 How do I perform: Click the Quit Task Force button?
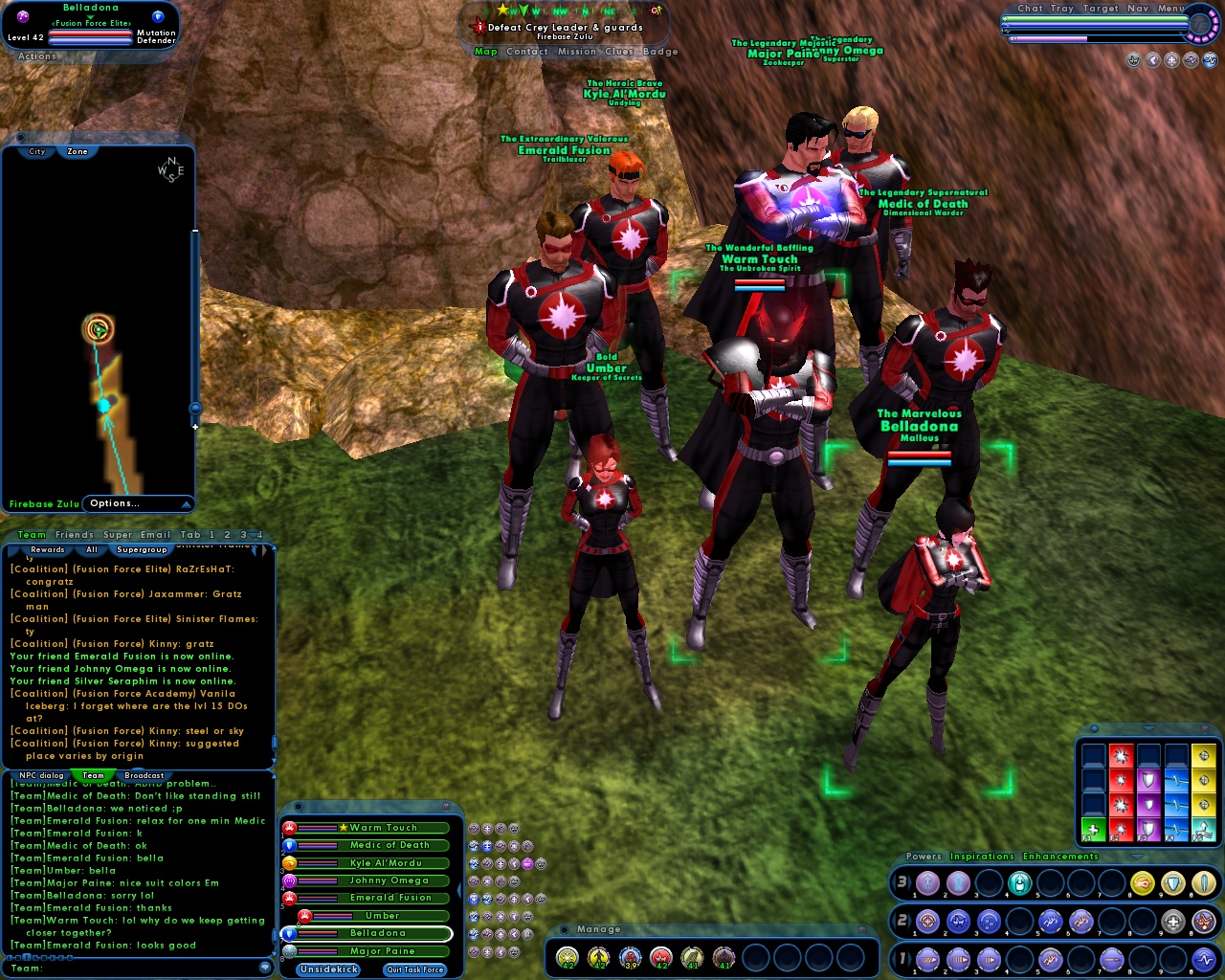pos(413,969)
